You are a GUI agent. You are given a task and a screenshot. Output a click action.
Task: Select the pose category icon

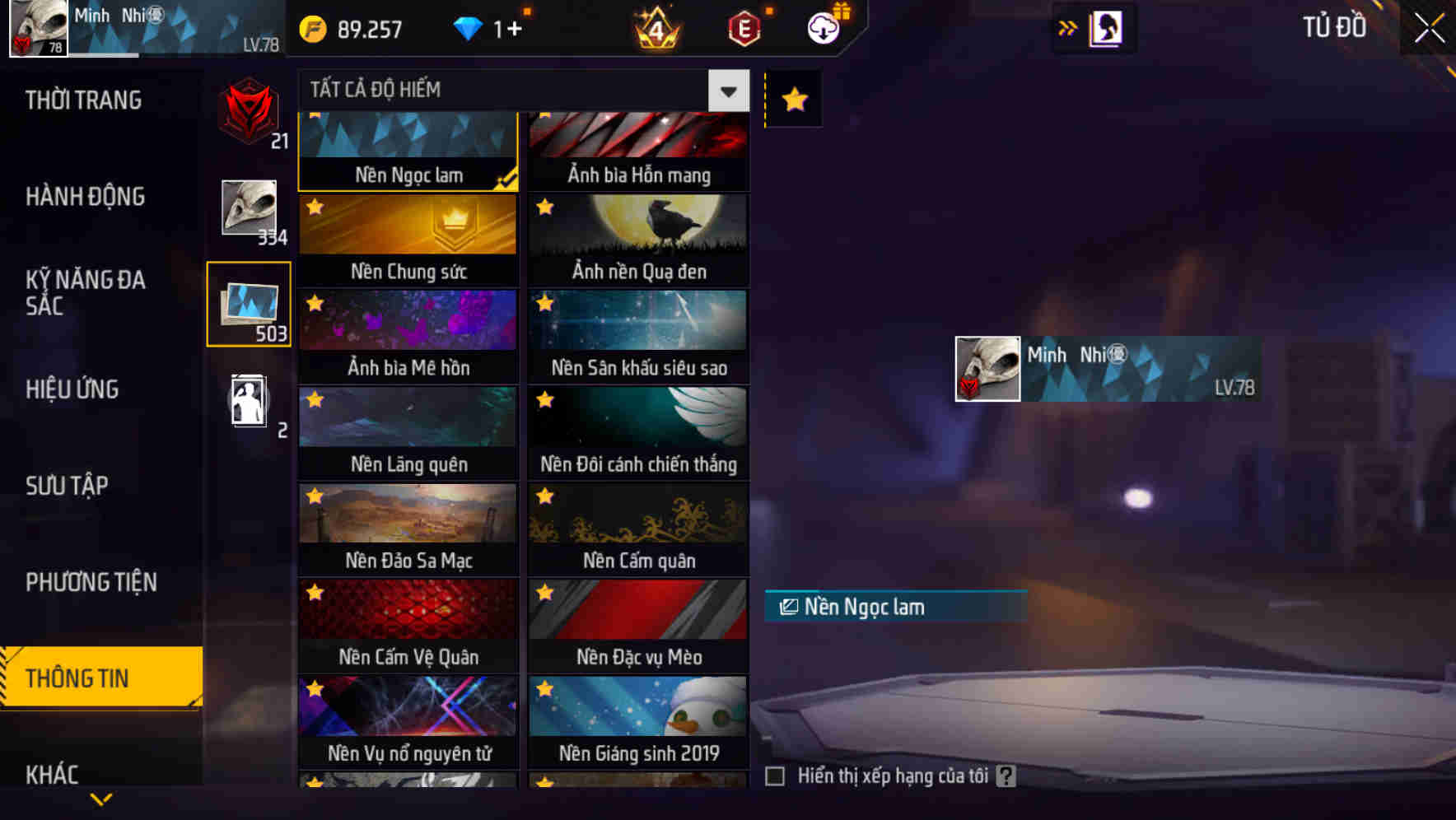249,401
